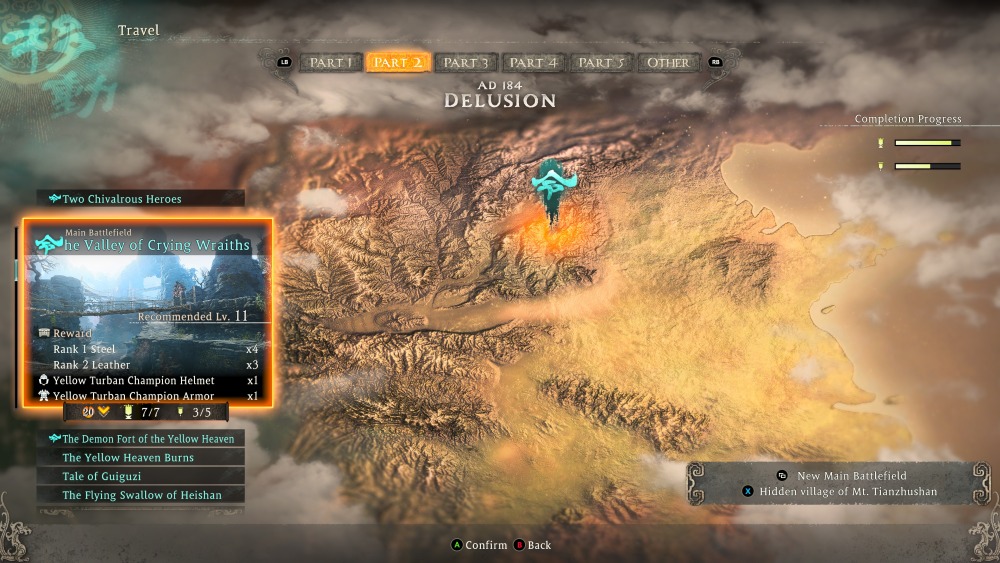Show the Part 5 tab

(x=601, y=63)
